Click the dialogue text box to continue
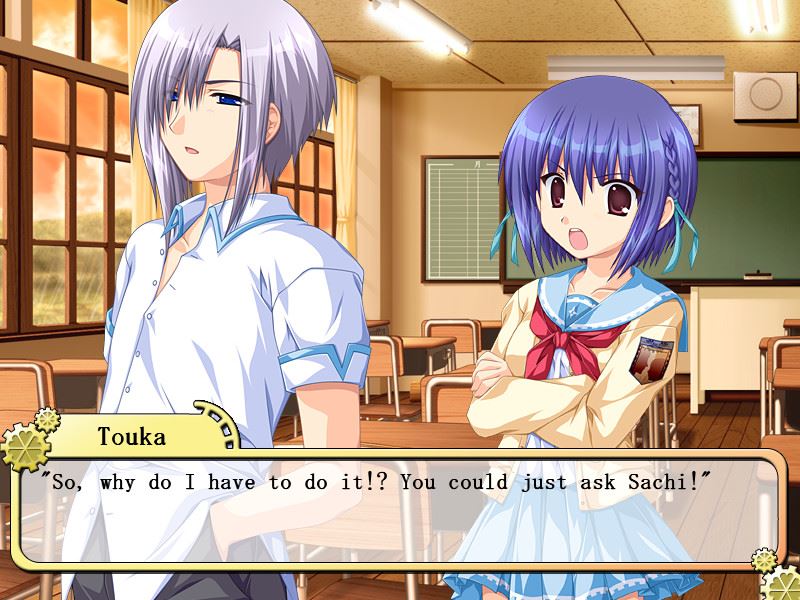The width and height of the screenshot is (800, 600). [400, 510]
